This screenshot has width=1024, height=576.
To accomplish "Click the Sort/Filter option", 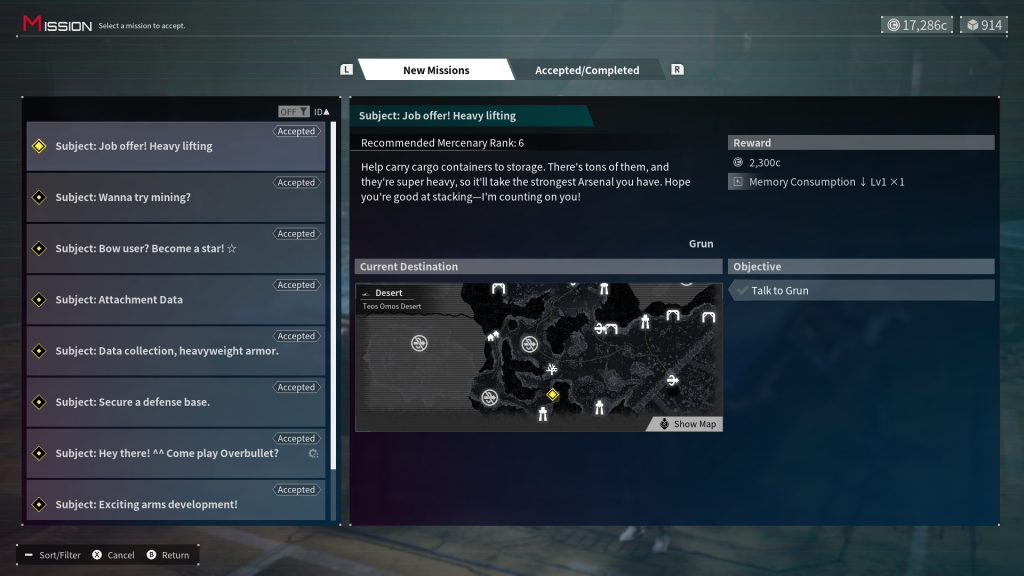I will [x=53, y=555].
